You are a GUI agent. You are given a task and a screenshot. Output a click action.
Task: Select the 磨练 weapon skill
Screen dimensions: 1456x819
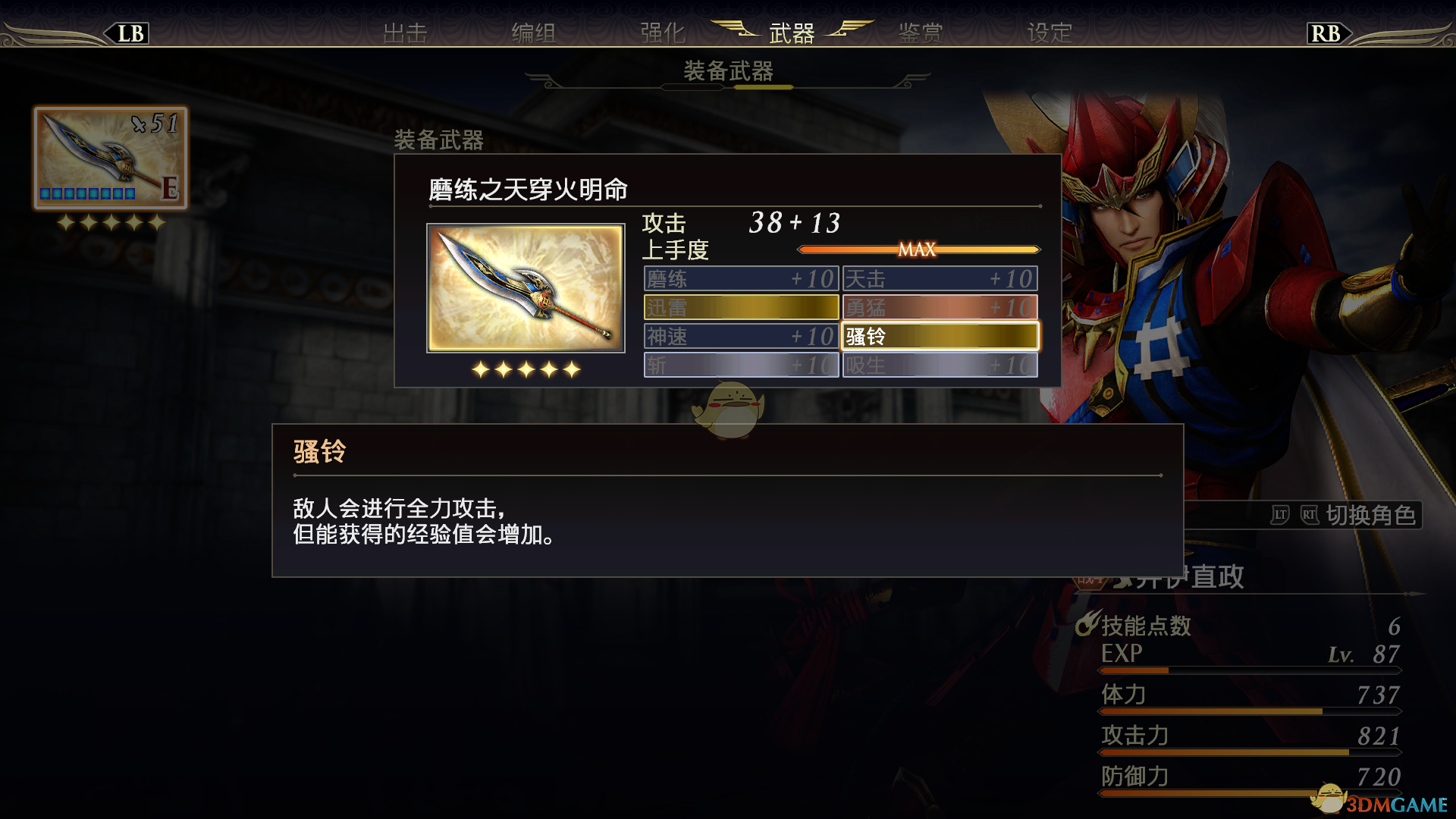(x=741, y=278)
